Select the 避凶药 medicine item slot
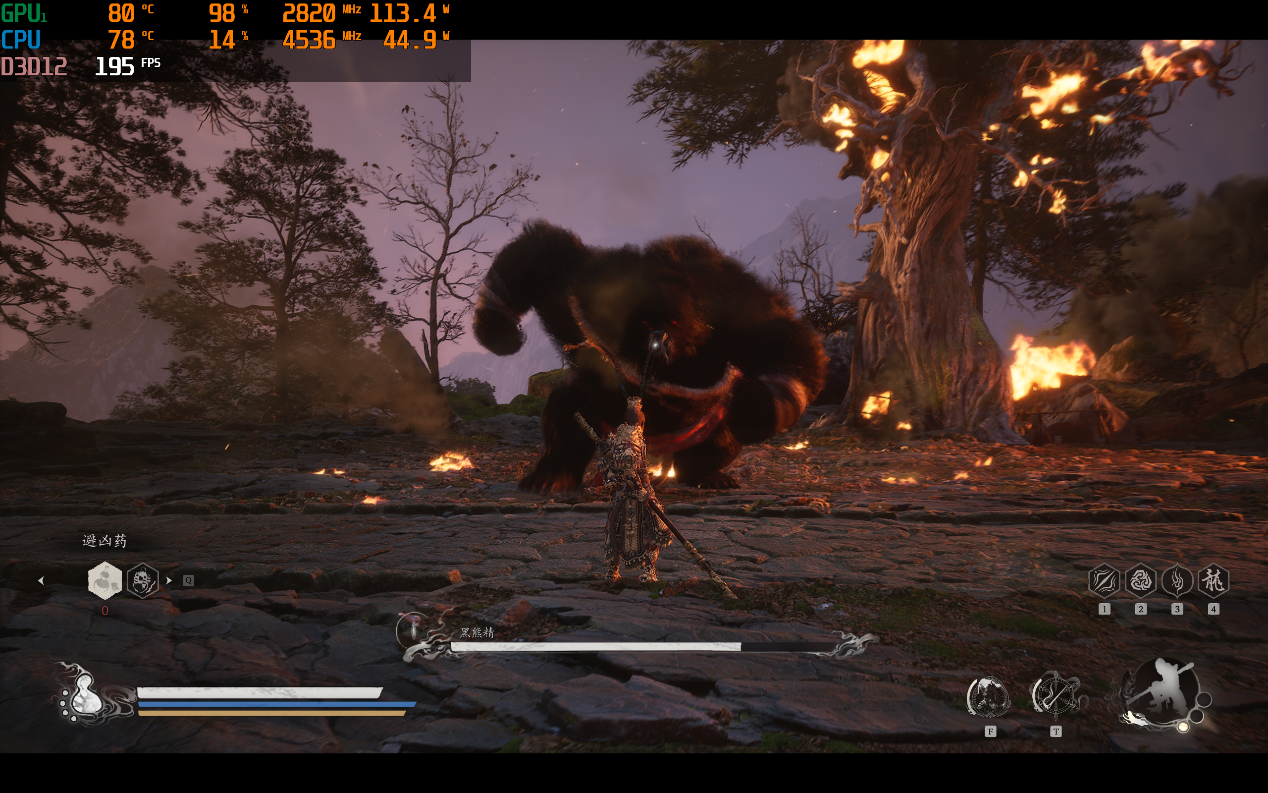Screen dimensions: 1268x793 coord(105,580)
